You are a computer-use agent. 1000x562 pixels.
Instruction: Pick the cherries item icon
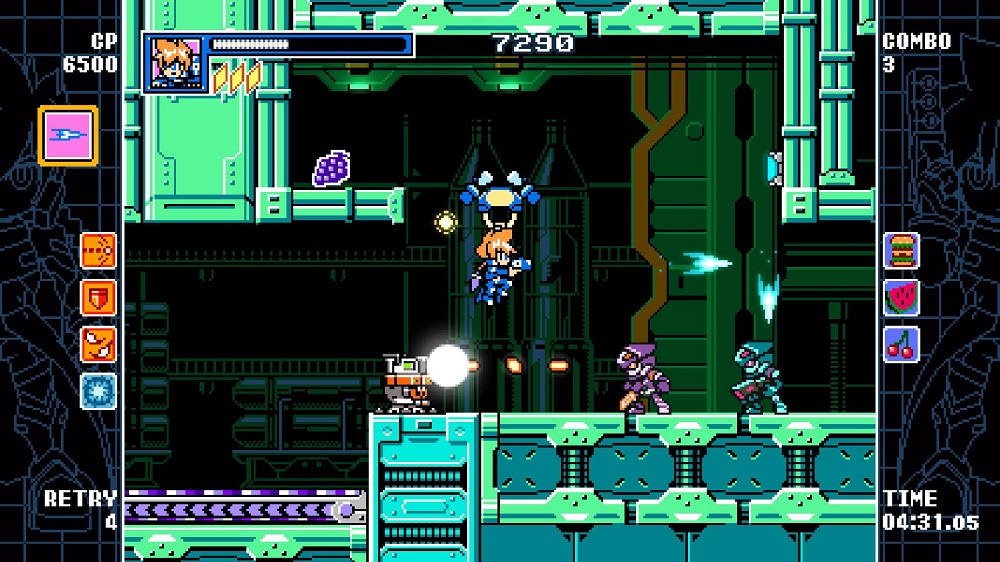[901, 344]
